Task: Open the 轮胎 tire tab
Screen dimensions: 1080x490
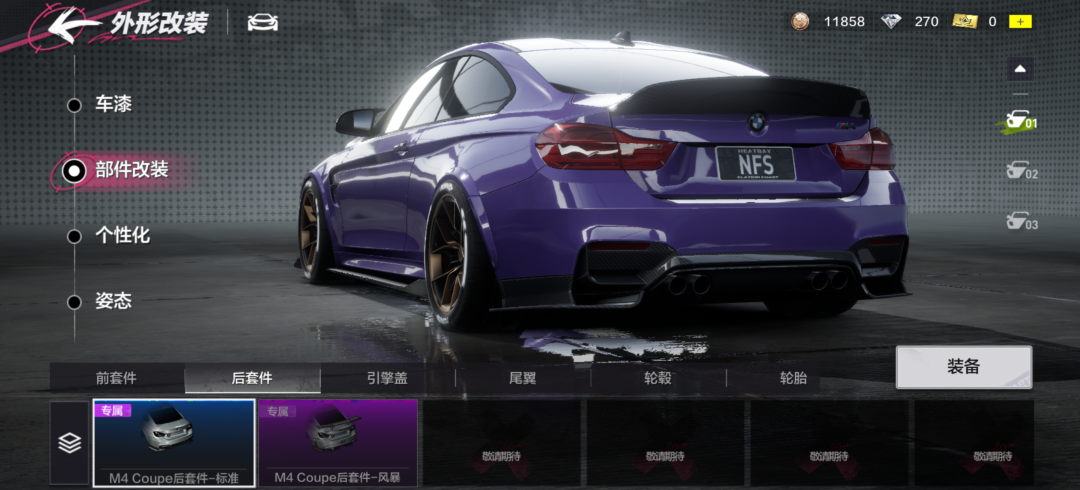Action: 793,379
